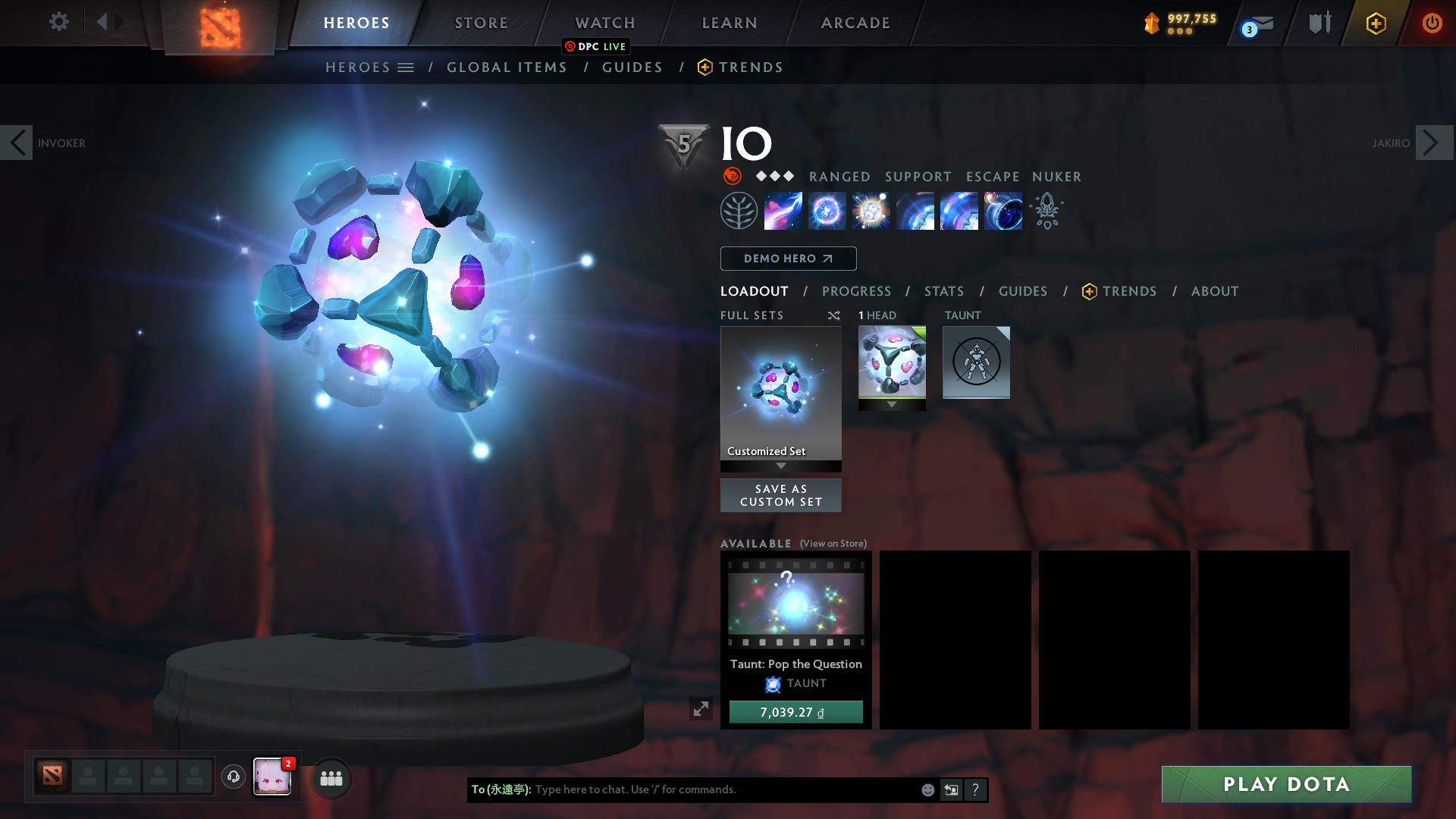Select the Relocate ability icon
Viewport: 1456px width, 819px height.
point(1003,211)
